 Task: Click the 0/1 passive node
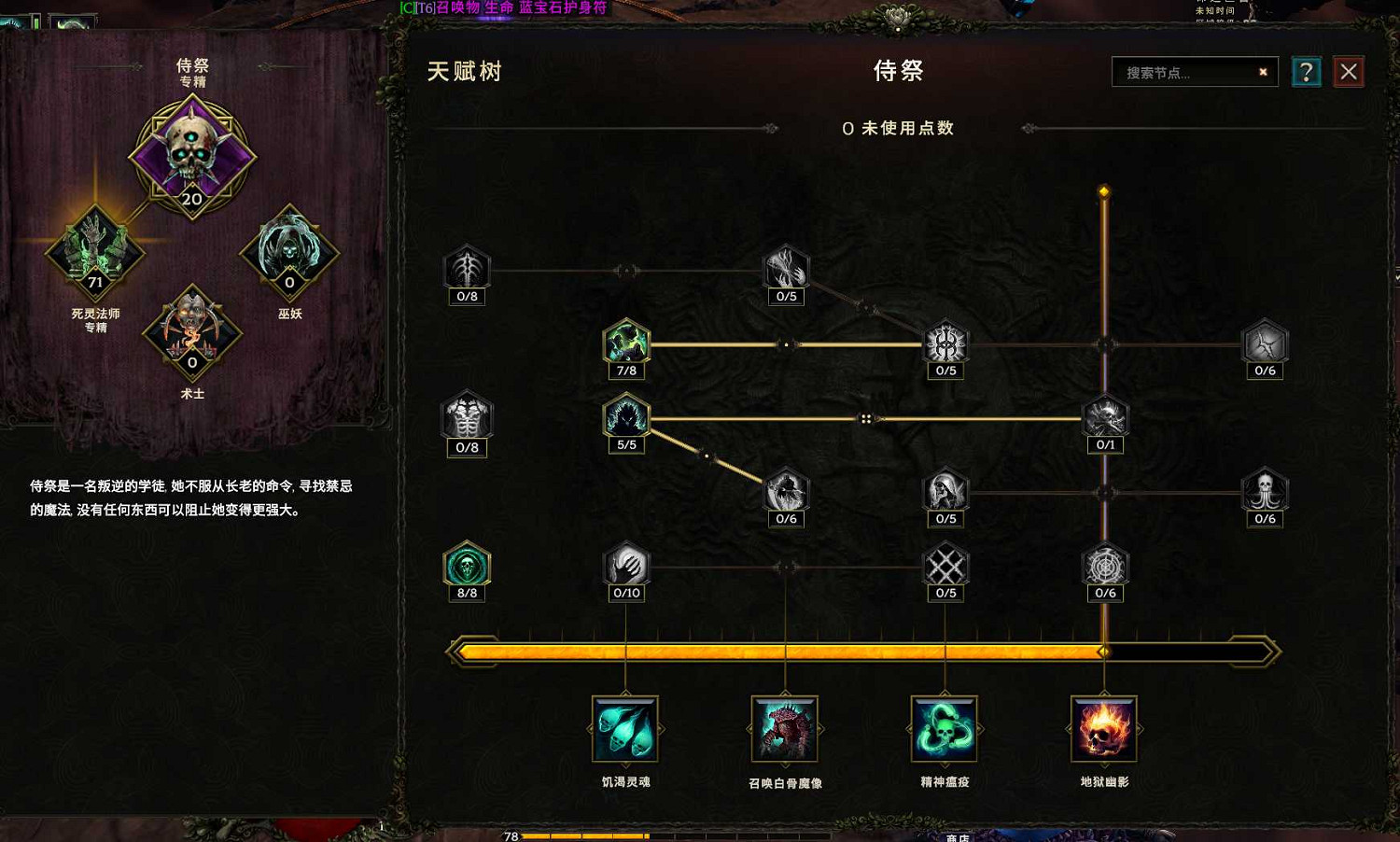coord(1105,418)
